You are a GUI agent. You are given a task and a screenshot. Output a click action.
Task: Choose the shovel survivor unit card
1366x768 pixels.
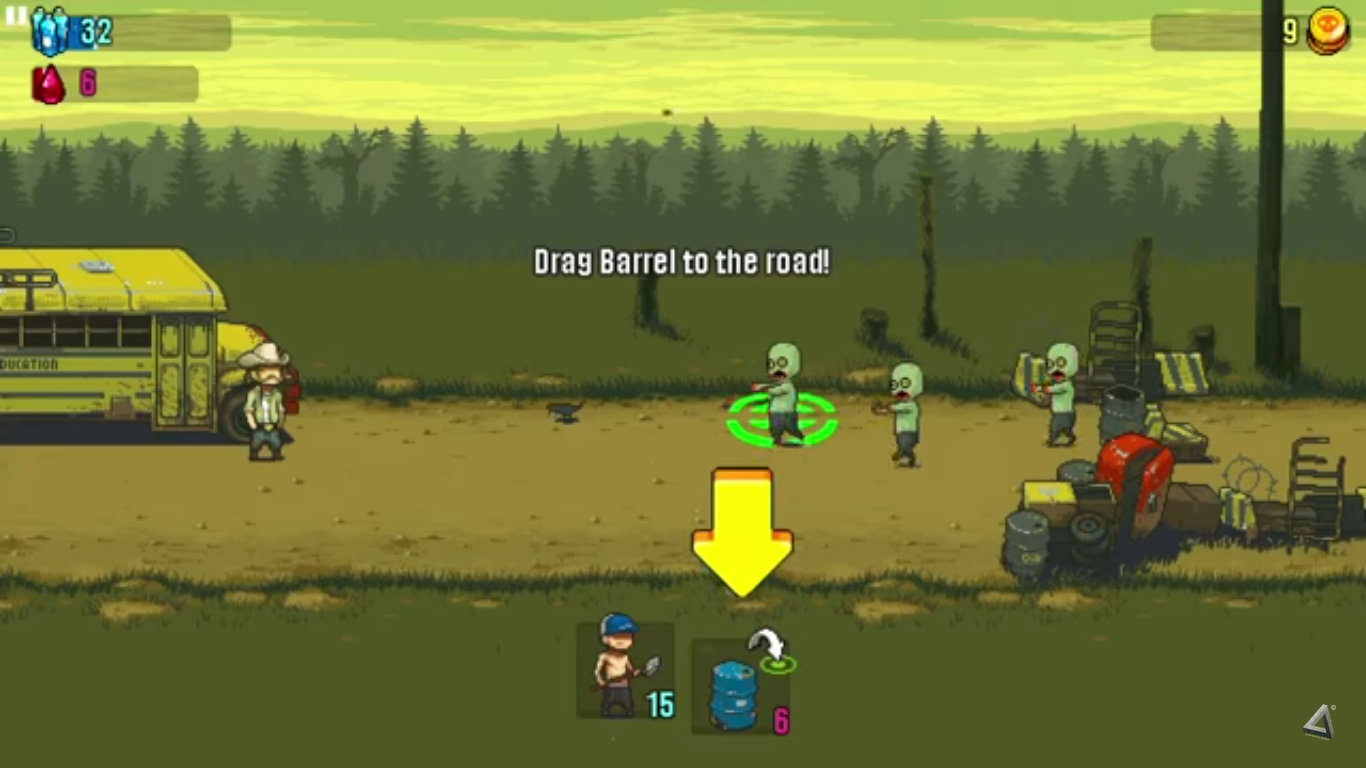pos(625,670)
